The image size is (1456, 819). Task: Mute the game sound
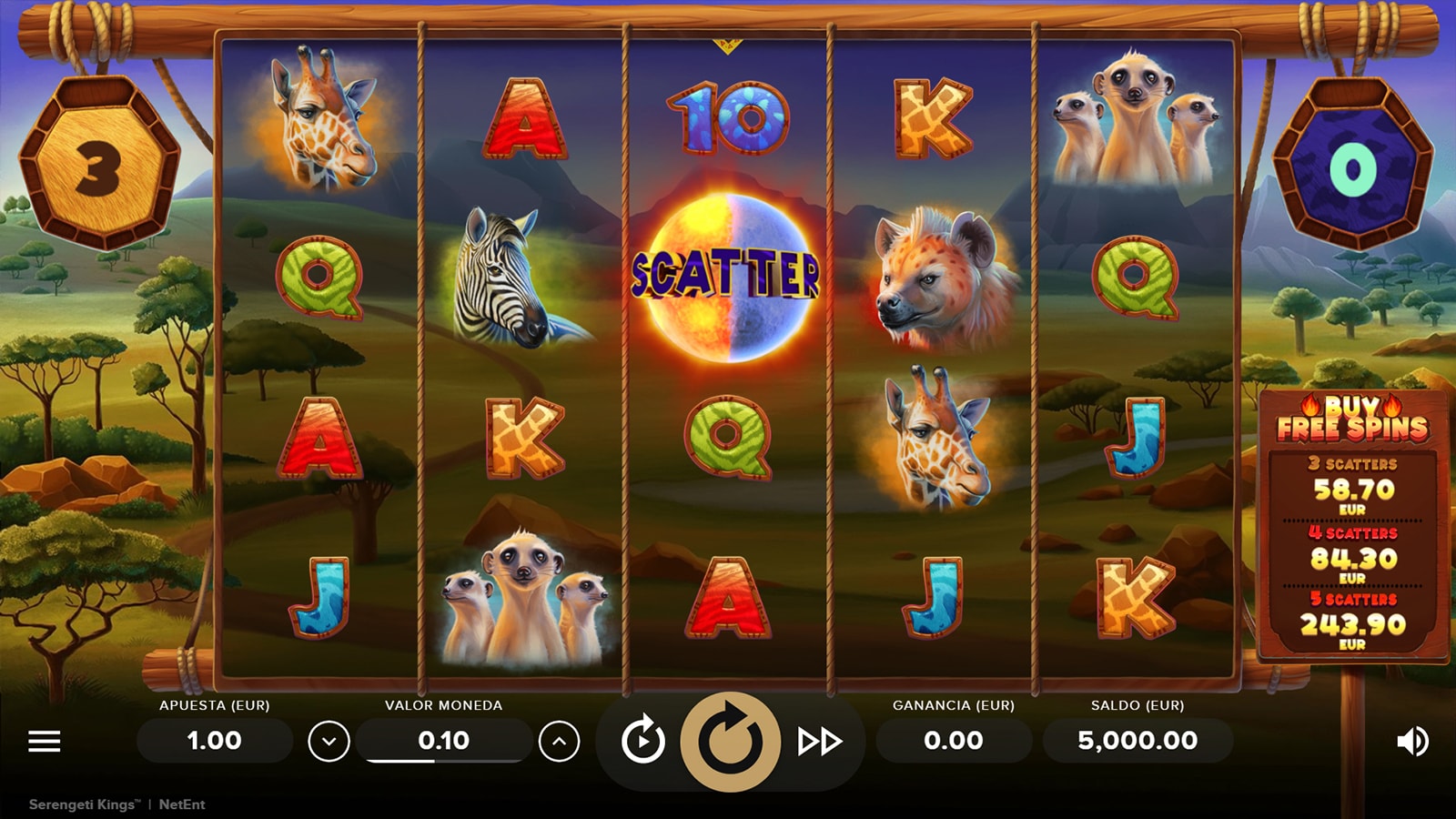click(x=1411, y=742)
